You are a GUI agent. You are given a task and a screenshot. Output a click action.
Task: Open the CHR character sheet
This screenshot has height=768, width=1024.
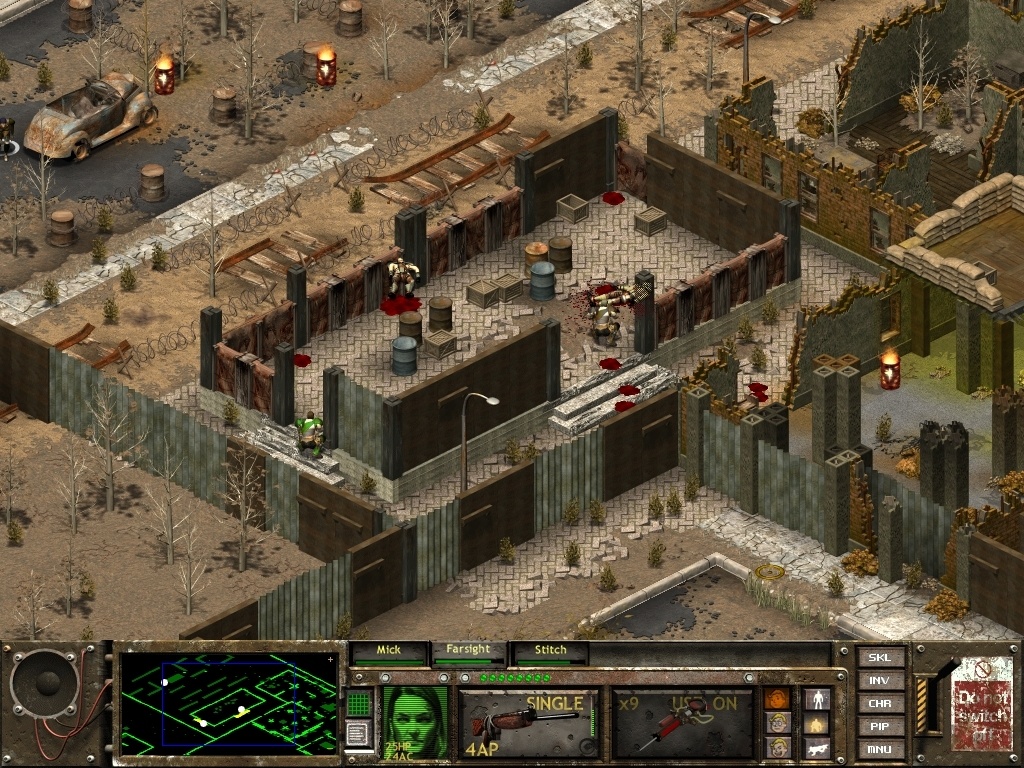tap(880, 704)
